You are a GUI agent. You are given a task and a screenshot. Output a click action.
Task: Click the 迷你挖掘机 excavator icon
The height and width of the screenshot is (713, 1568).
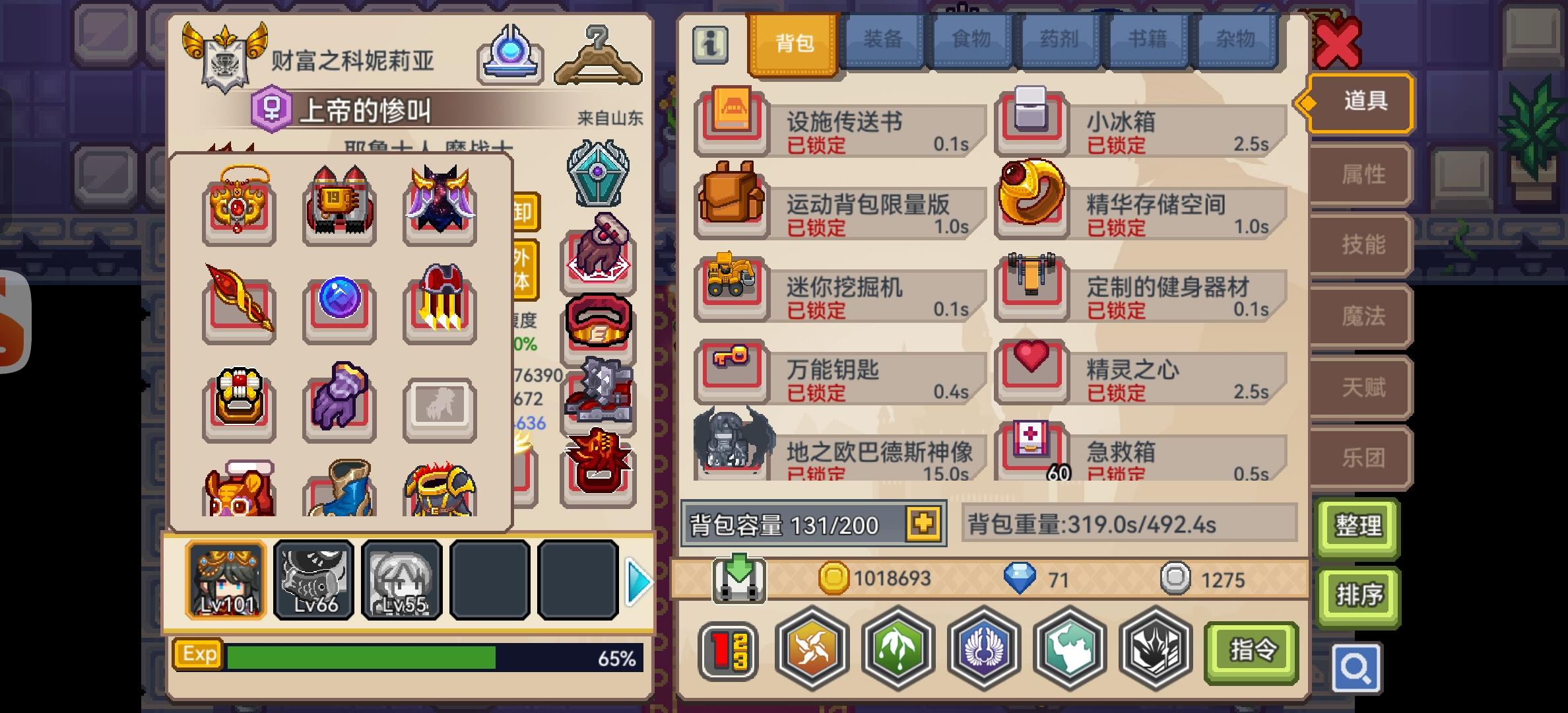(731, 284)
